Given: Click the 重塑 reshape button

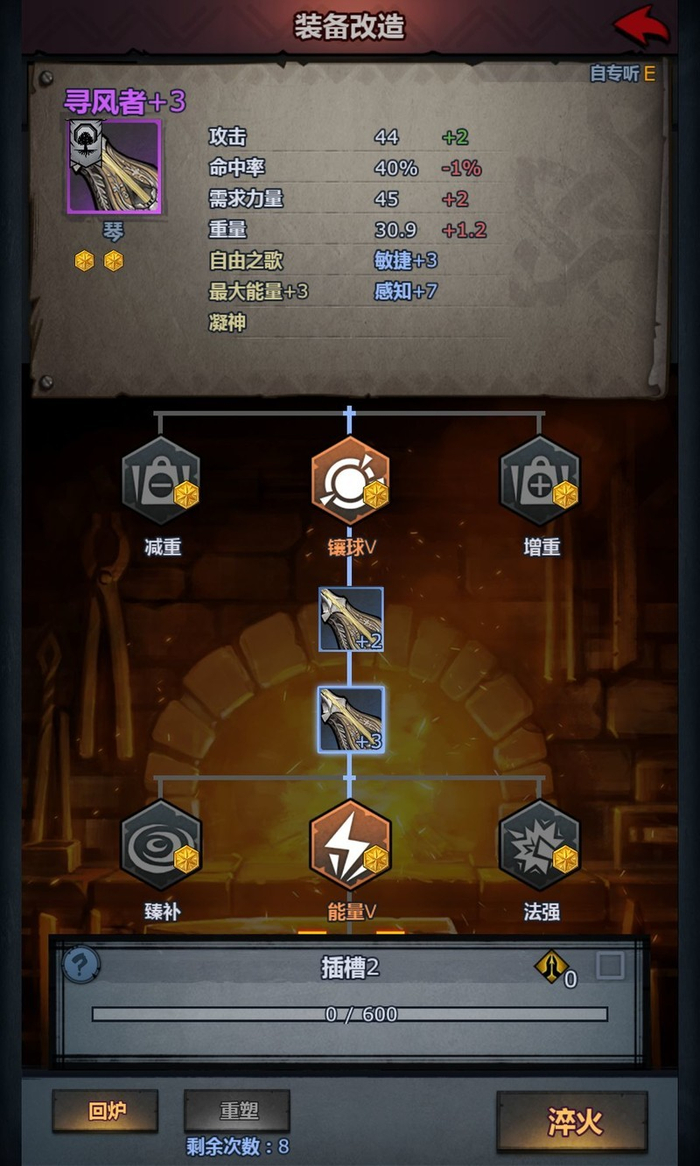Looking at the screenshot, I should [x=237, y=1110].
